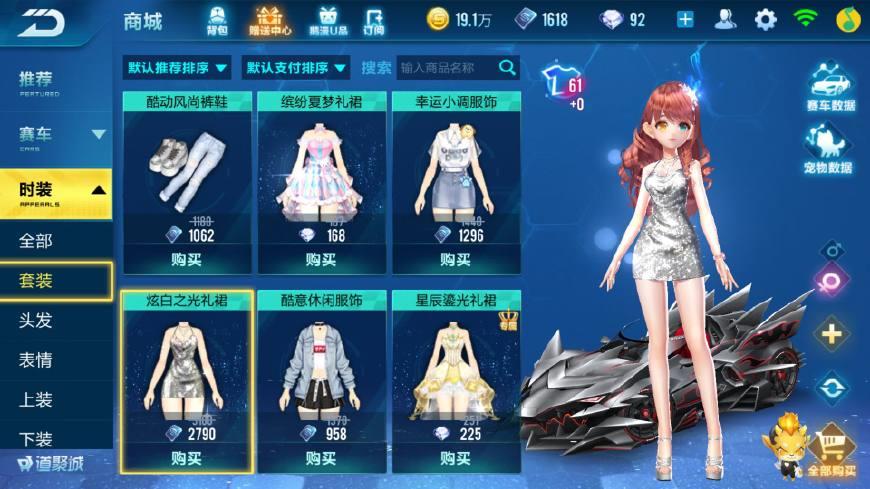
Task: Select the 头发 hair subcategory
Action: (x=36, y=320)
